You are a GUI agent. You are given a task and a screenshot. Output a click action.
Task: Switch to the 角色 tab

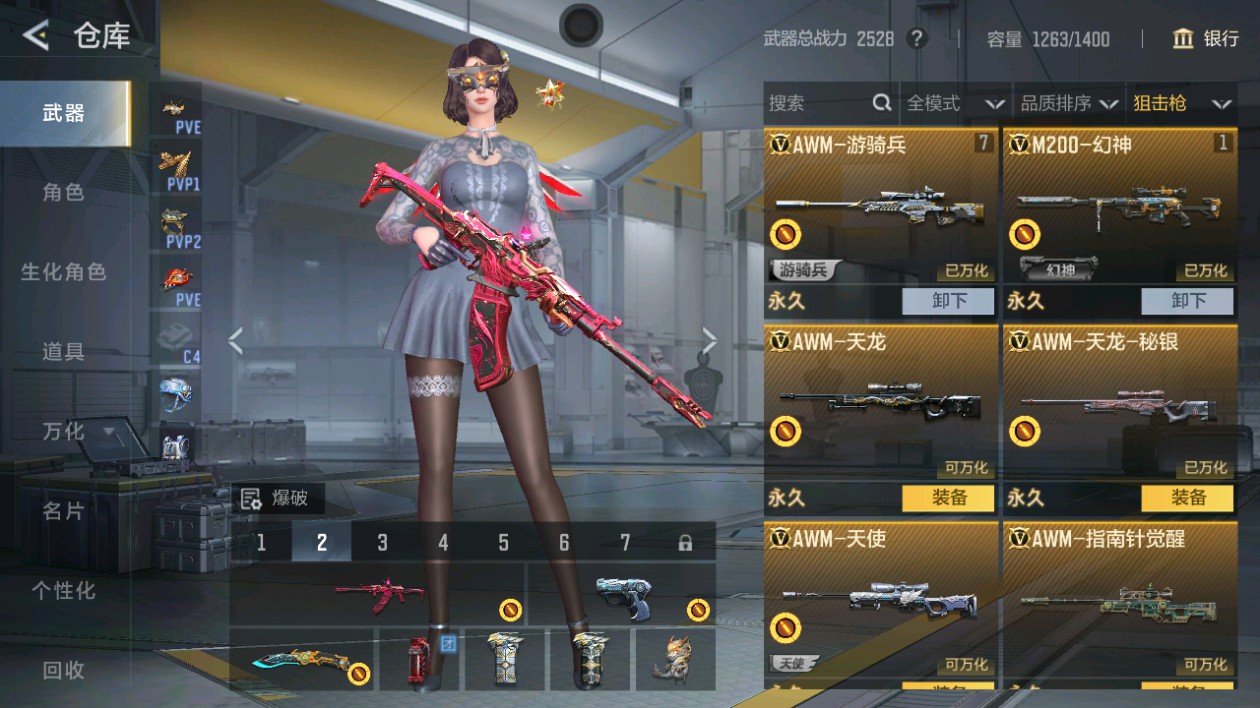pyautogui.click(x=63, y=192)
